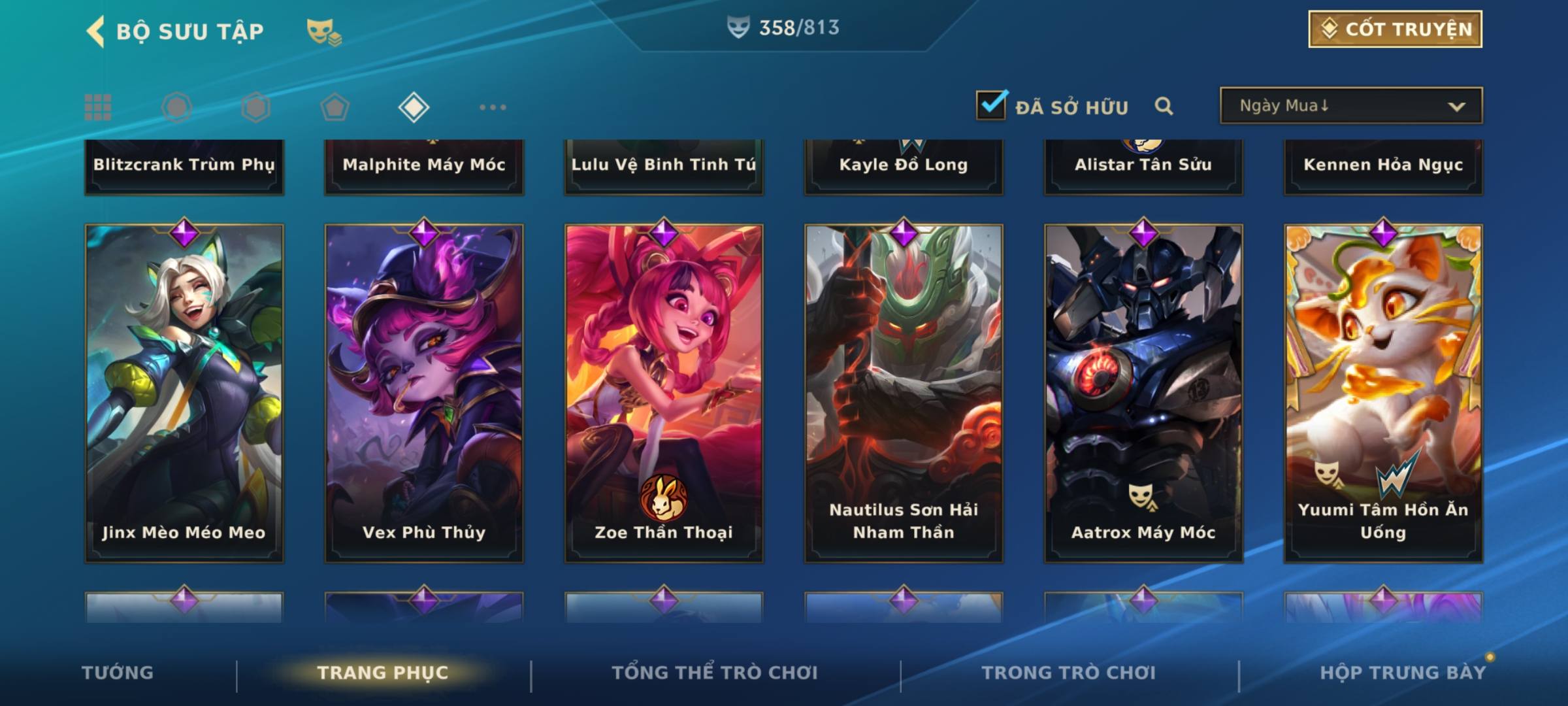The width and height of the screenshot is (1568, 706).
Task: Pick the Zoe Thần Thoại skin
Action: [x=664, y=392]
